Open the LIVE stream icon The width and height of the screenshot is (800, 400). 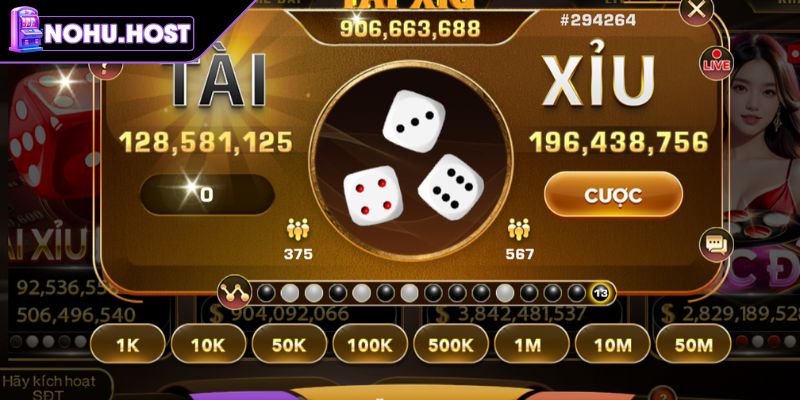pos(716,62)
